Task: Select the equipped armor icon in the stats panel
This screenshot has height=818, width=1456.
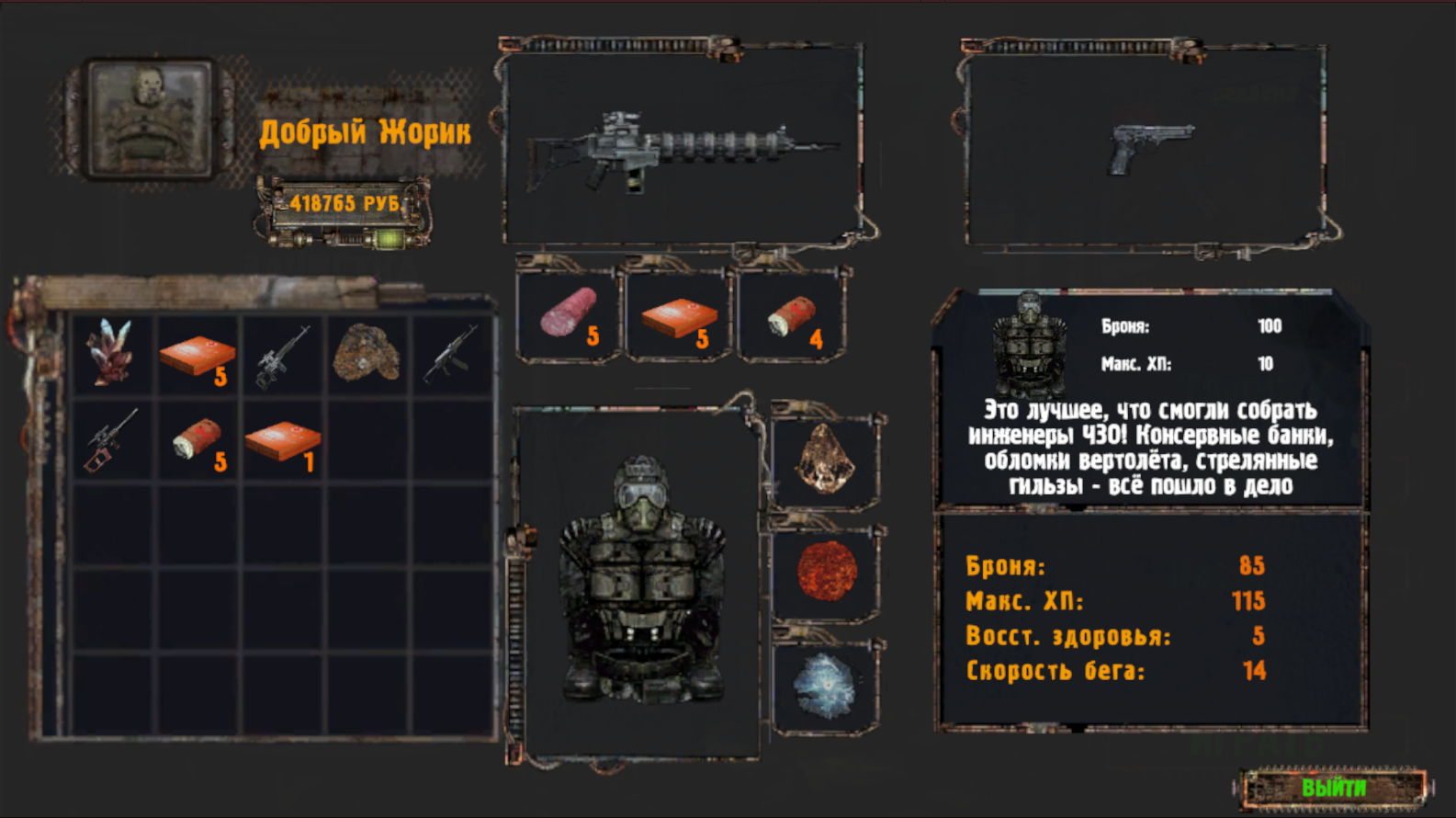Action: [x=1029, y=340]
